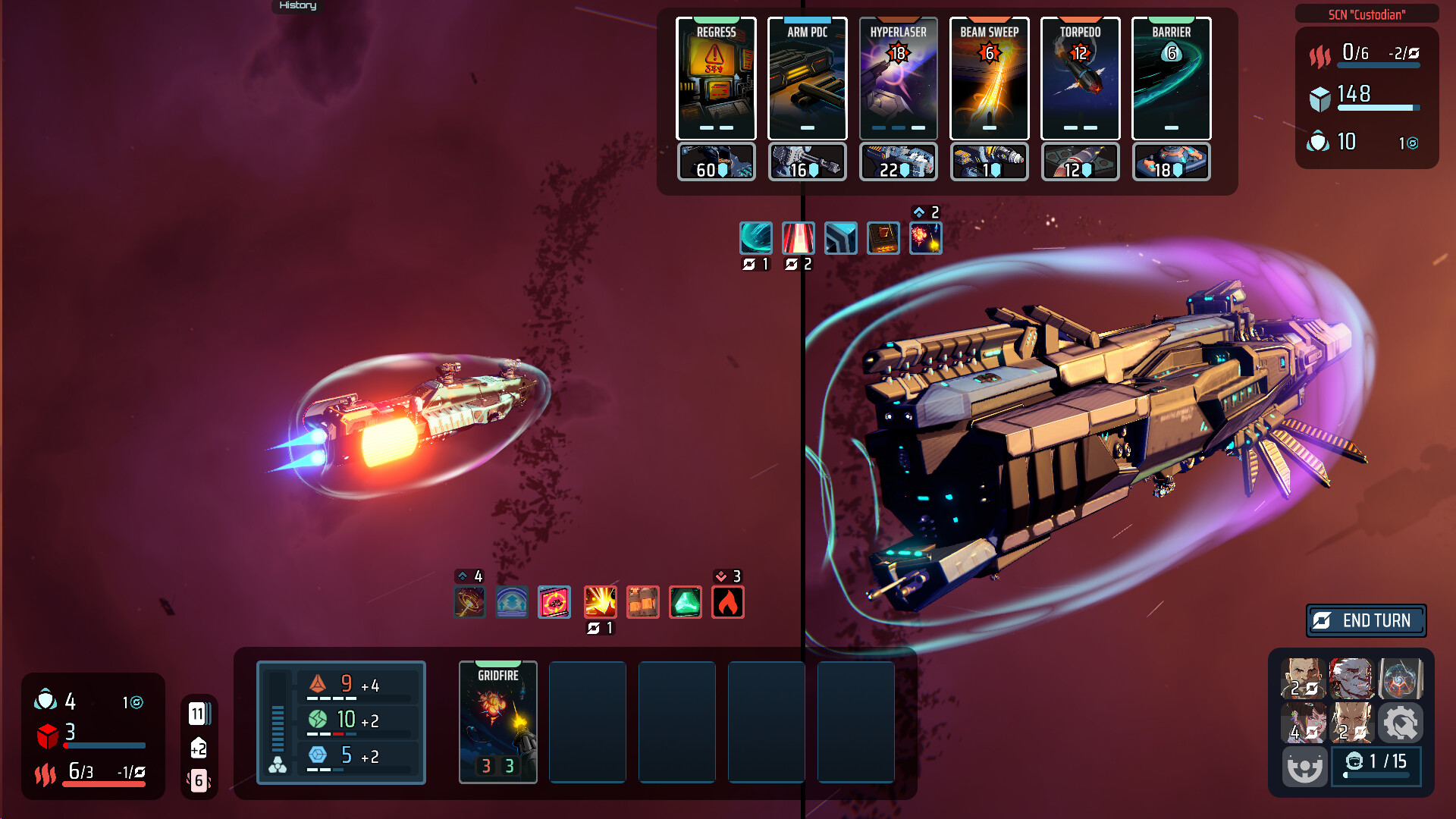Inspect the green crystal status icon

click(x=685, y=603)
